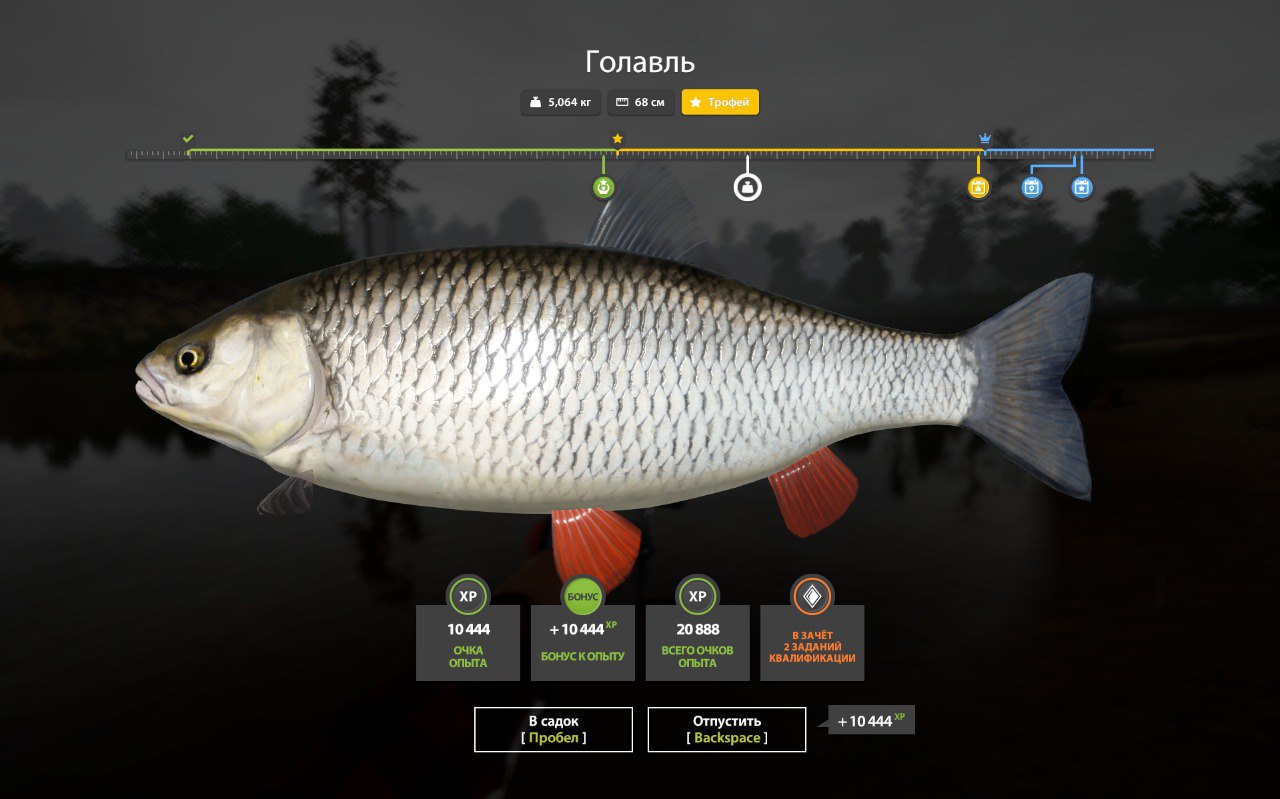Select the yellow record marker on the scale

pyautogui.click(x=979, y=187)
